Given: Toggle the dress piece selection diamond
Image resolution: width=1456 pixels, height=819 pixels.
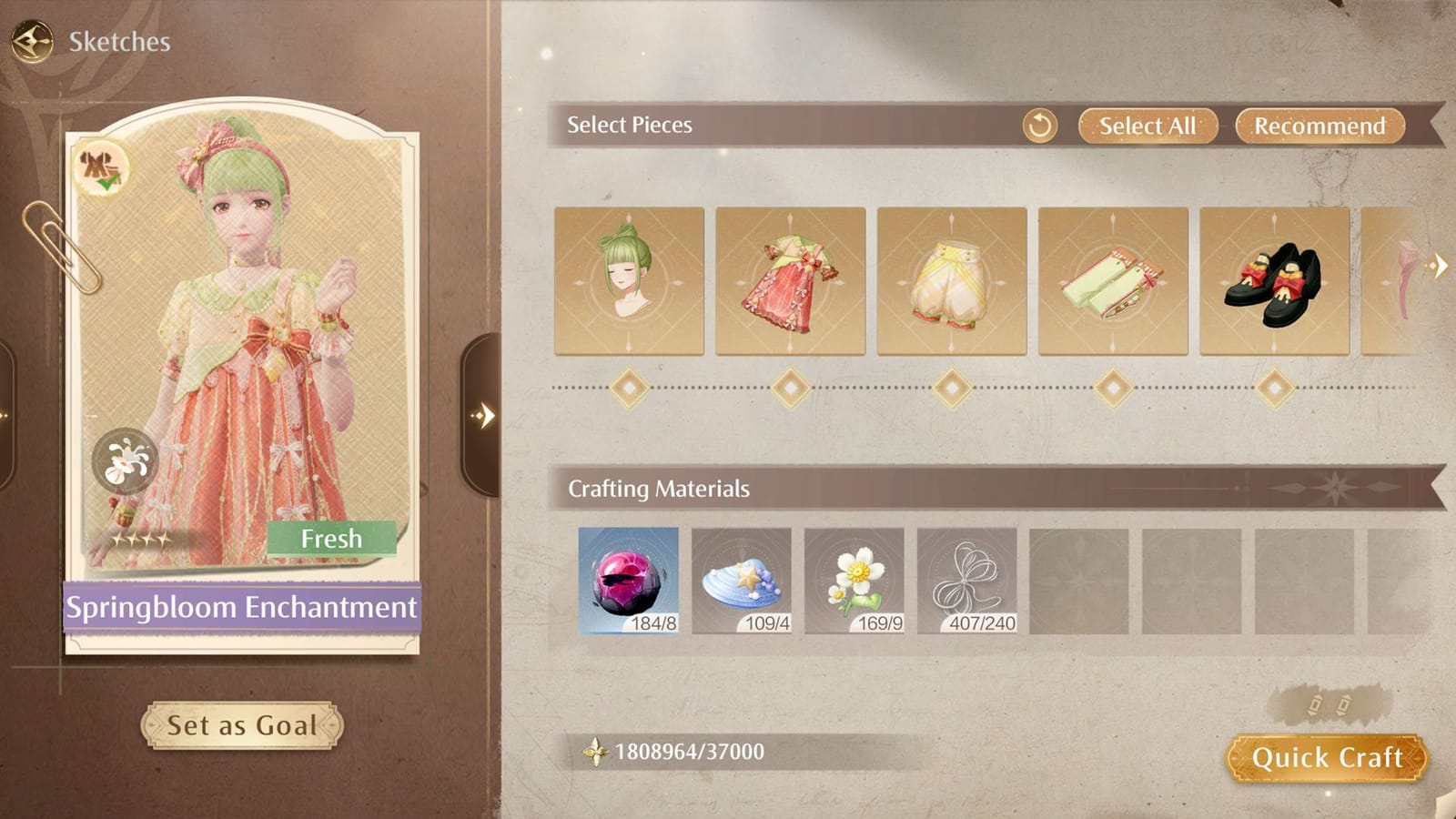Looking at the screenshot, I should (x=788, y=388).
